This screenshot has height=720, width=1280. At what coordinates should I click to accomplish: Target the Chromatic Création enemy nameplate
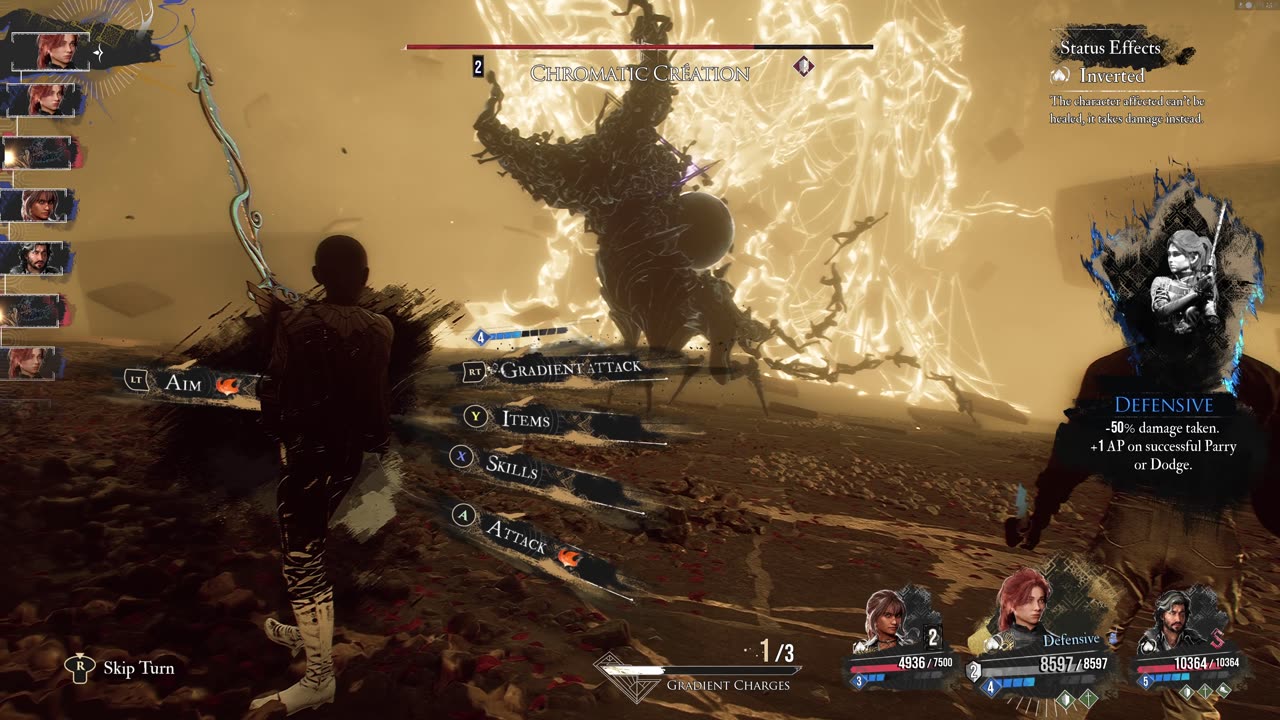[x=640, y=73]
